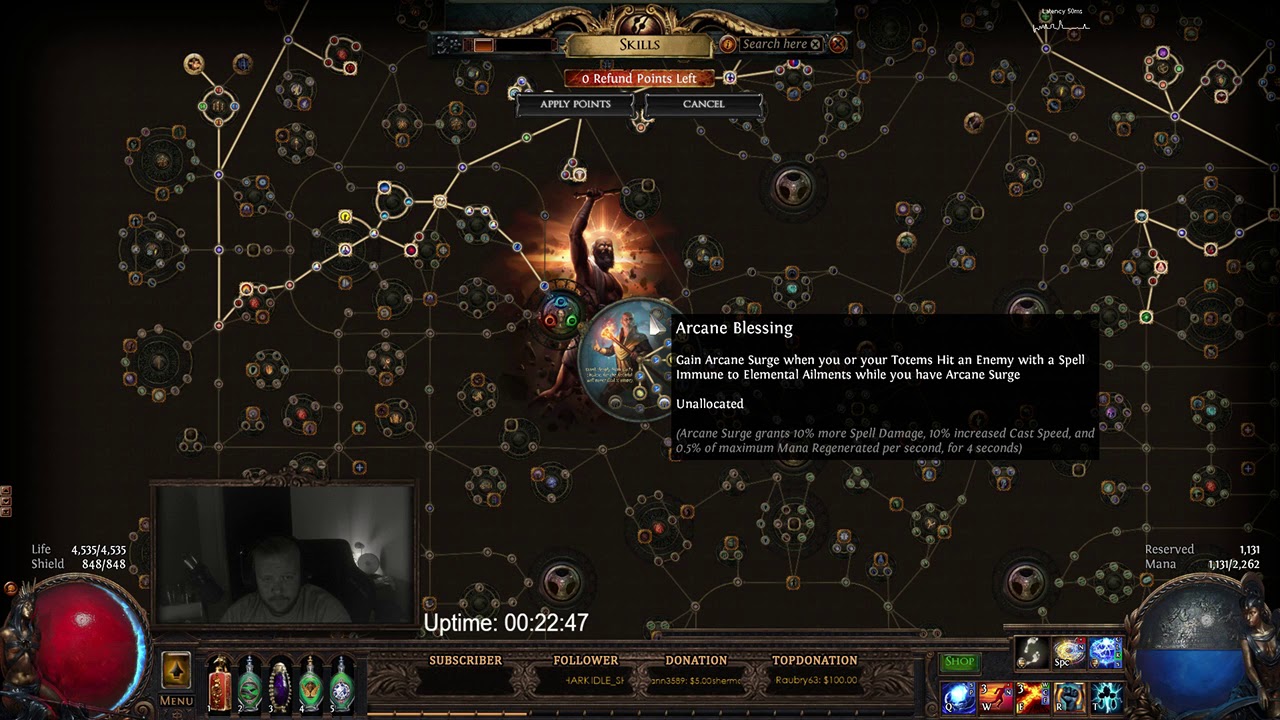Activate the running figure skill on W
The height and width of the screenshot is (720, 1280).
click(994, 697)
